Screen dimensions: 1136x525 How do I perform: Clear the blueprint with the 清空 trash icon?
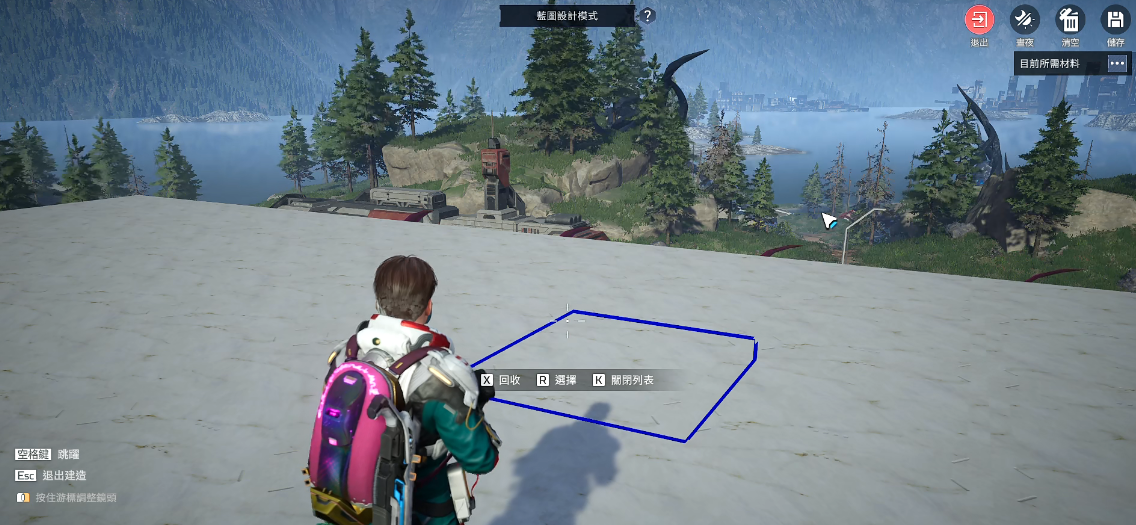tap(1070, 19)
